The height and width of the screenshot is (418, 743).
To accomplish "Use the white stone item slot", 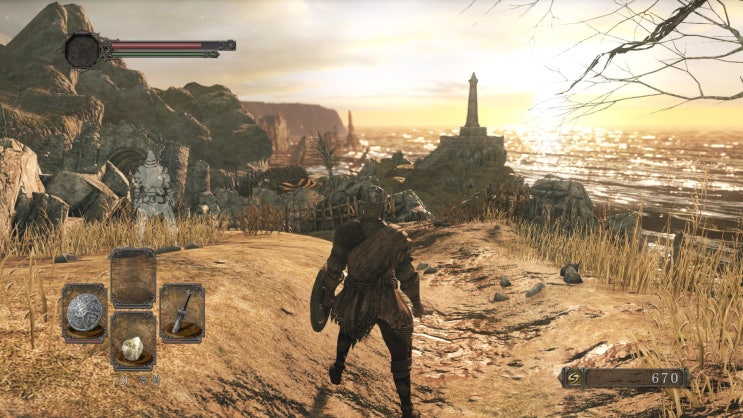I will pos(133,343).
